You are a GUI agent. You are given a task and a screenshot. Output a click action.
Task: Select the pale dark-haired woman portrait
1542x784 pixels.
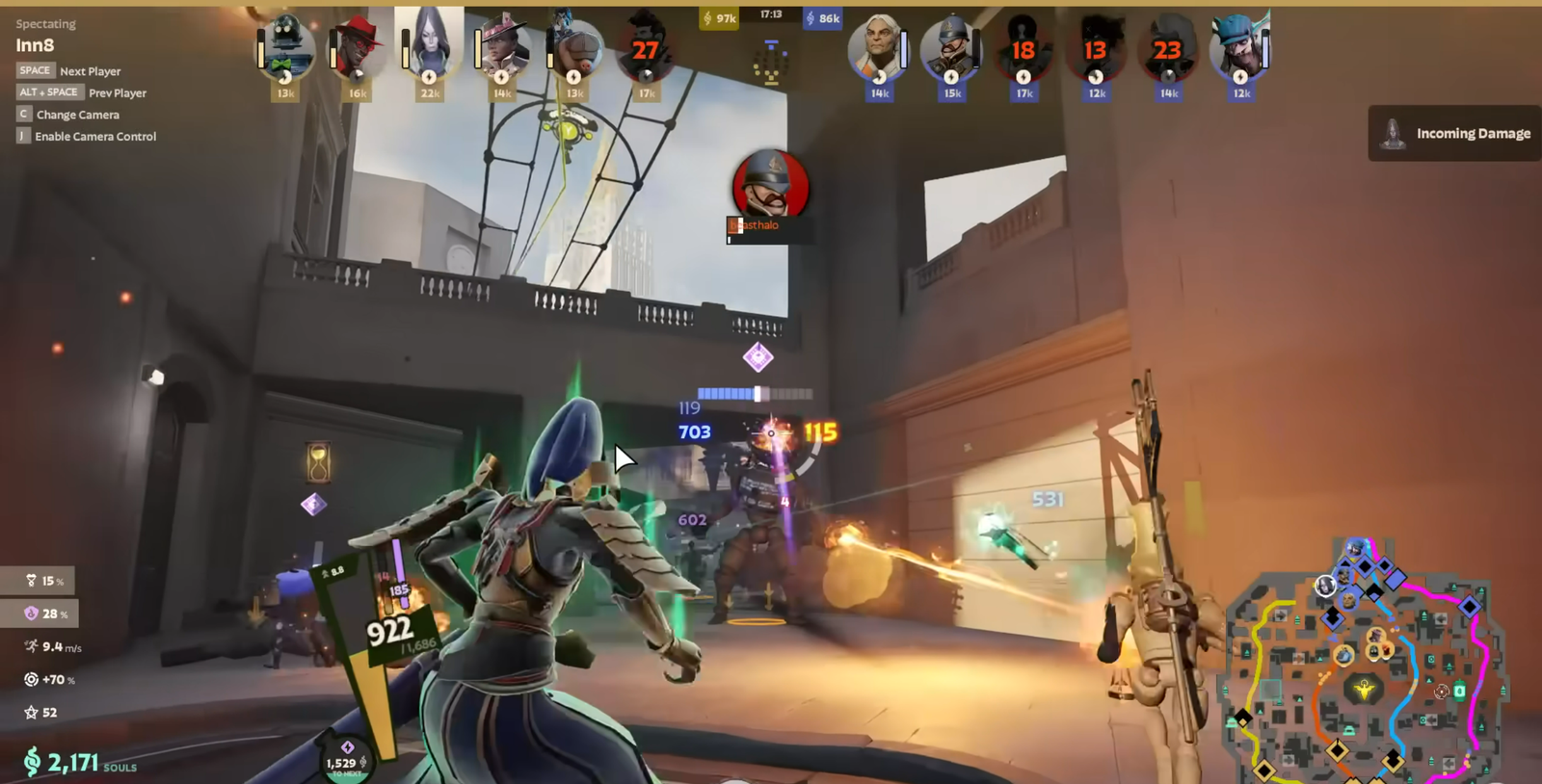(x=430, y=48)
